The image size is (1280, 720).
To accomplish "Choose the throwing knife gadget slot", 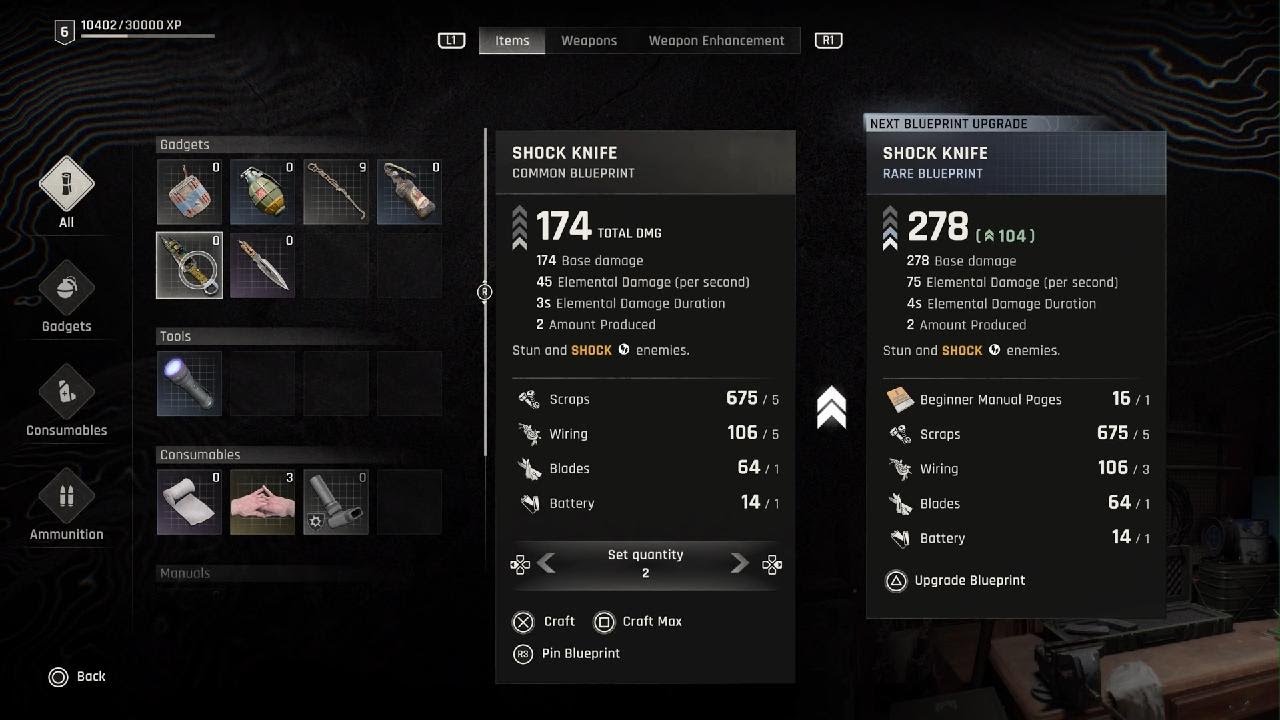I will pos(263,265).
